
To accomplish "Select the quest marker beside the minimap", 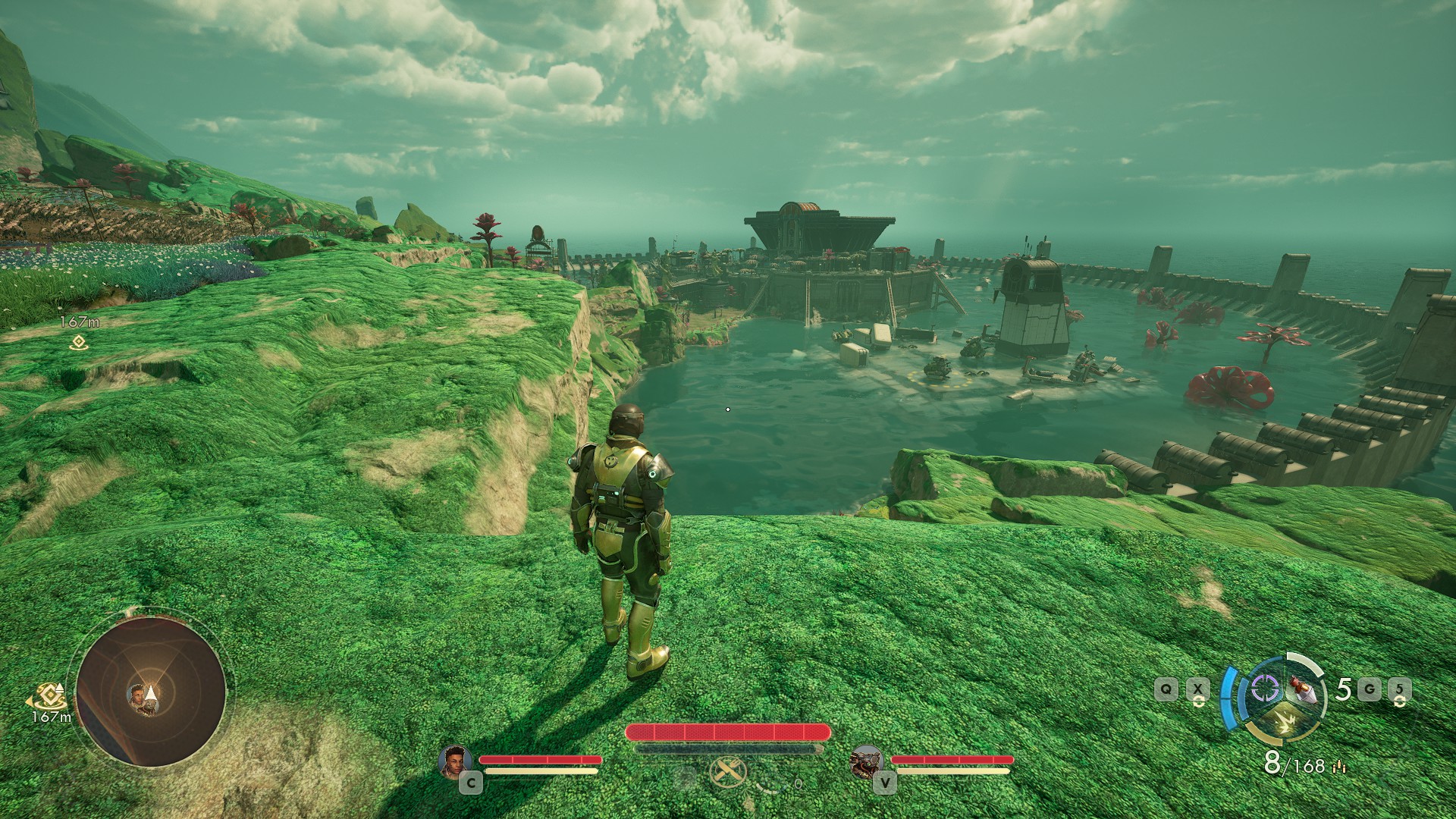I will click(x=50, y=695).
